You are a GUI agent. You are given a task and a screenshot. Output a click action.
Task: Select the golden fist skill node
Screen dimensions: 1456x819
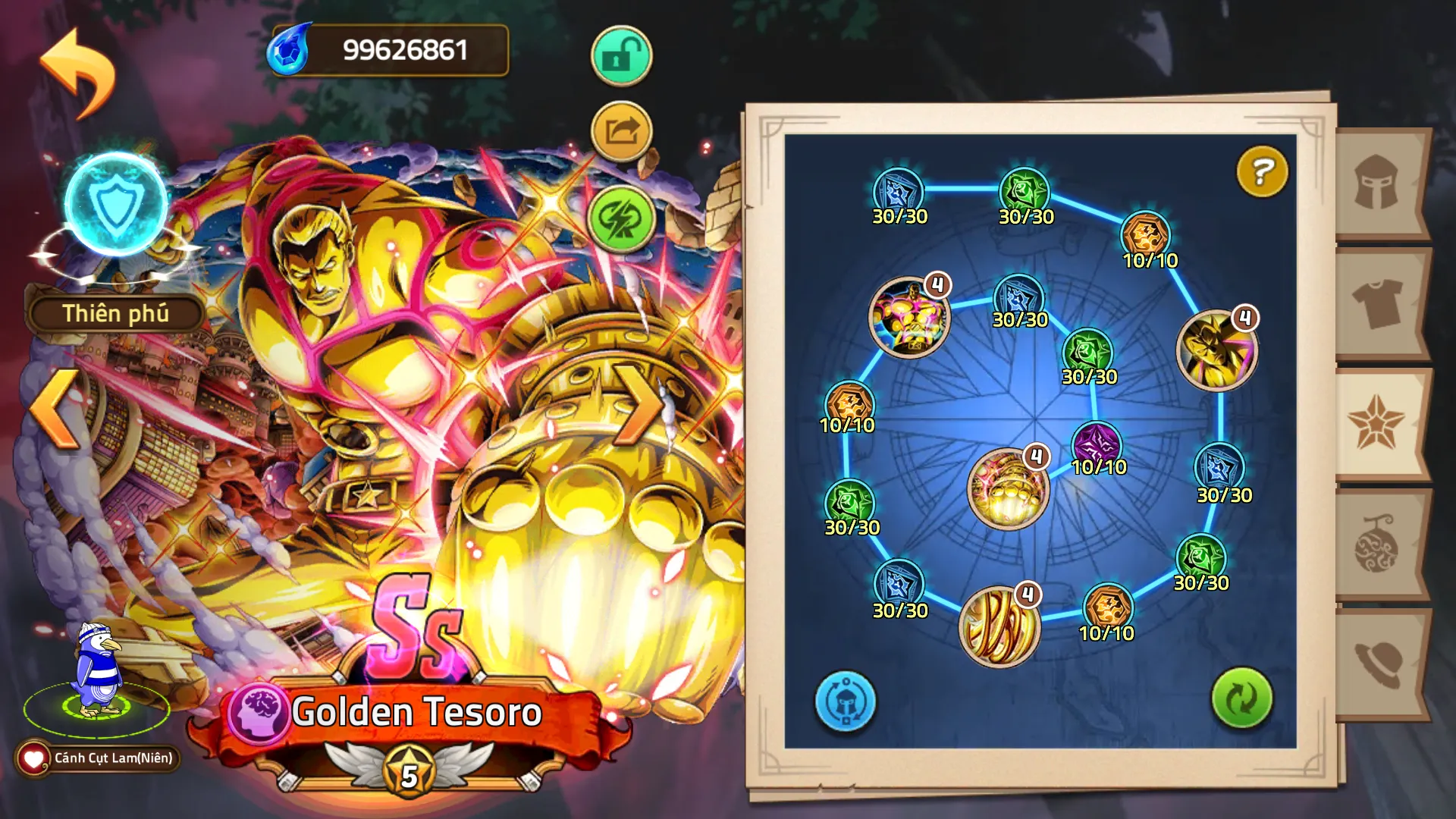1008,489
